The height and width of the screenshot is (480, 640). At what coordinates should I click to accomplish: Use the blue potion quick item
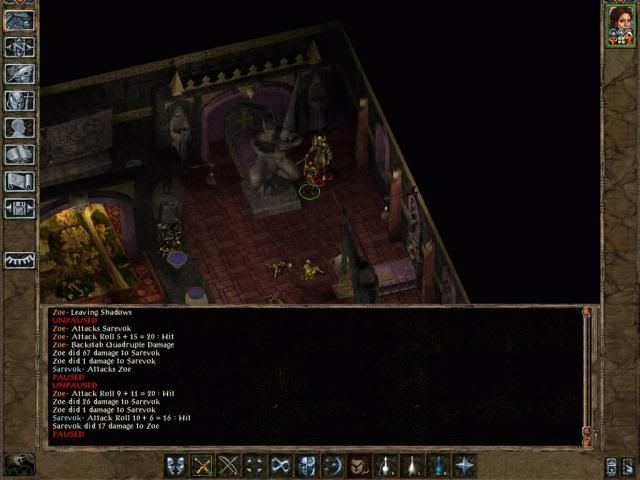438,465
